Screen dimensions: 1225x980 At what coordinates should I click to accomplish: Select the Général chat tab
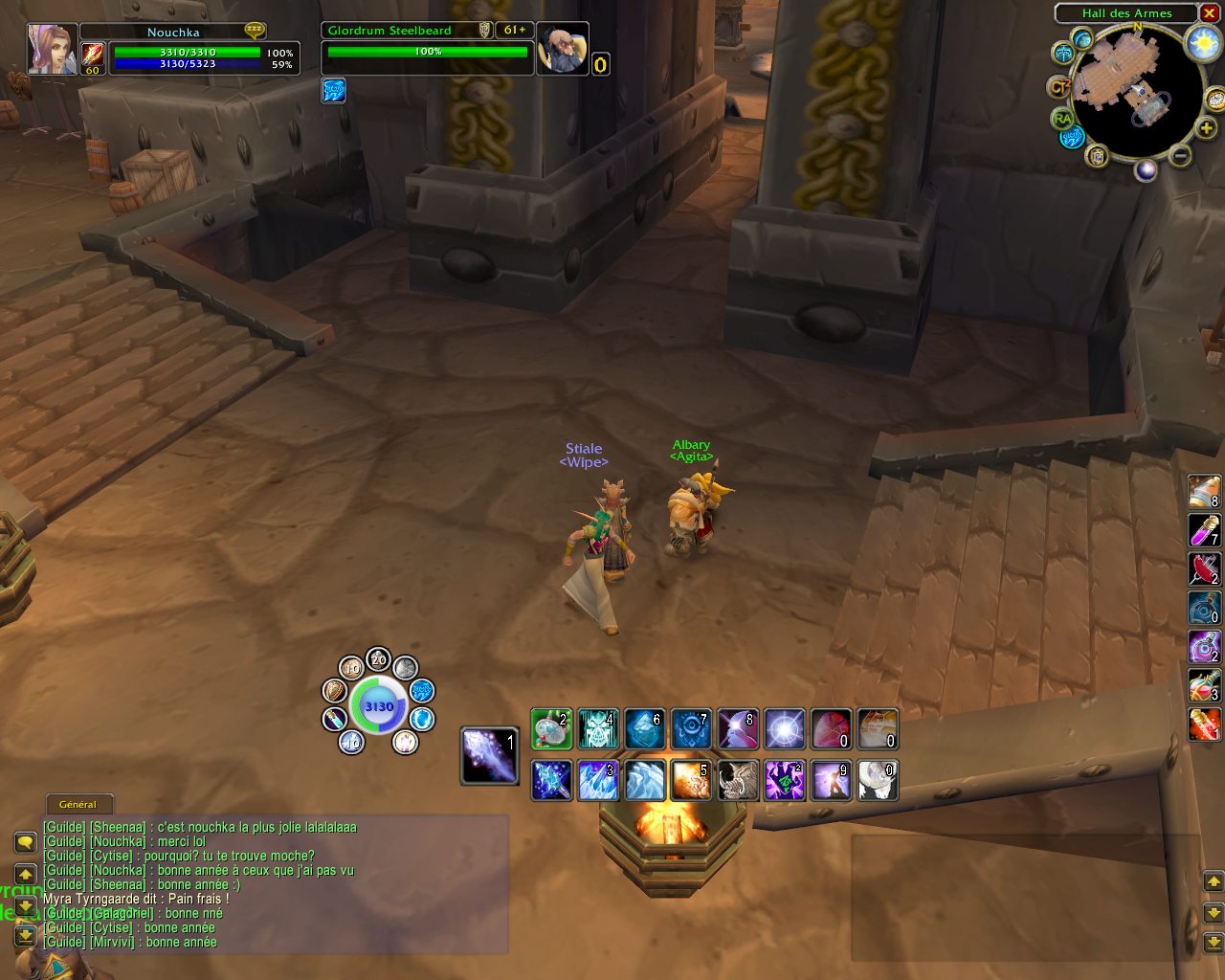[78, 804]
